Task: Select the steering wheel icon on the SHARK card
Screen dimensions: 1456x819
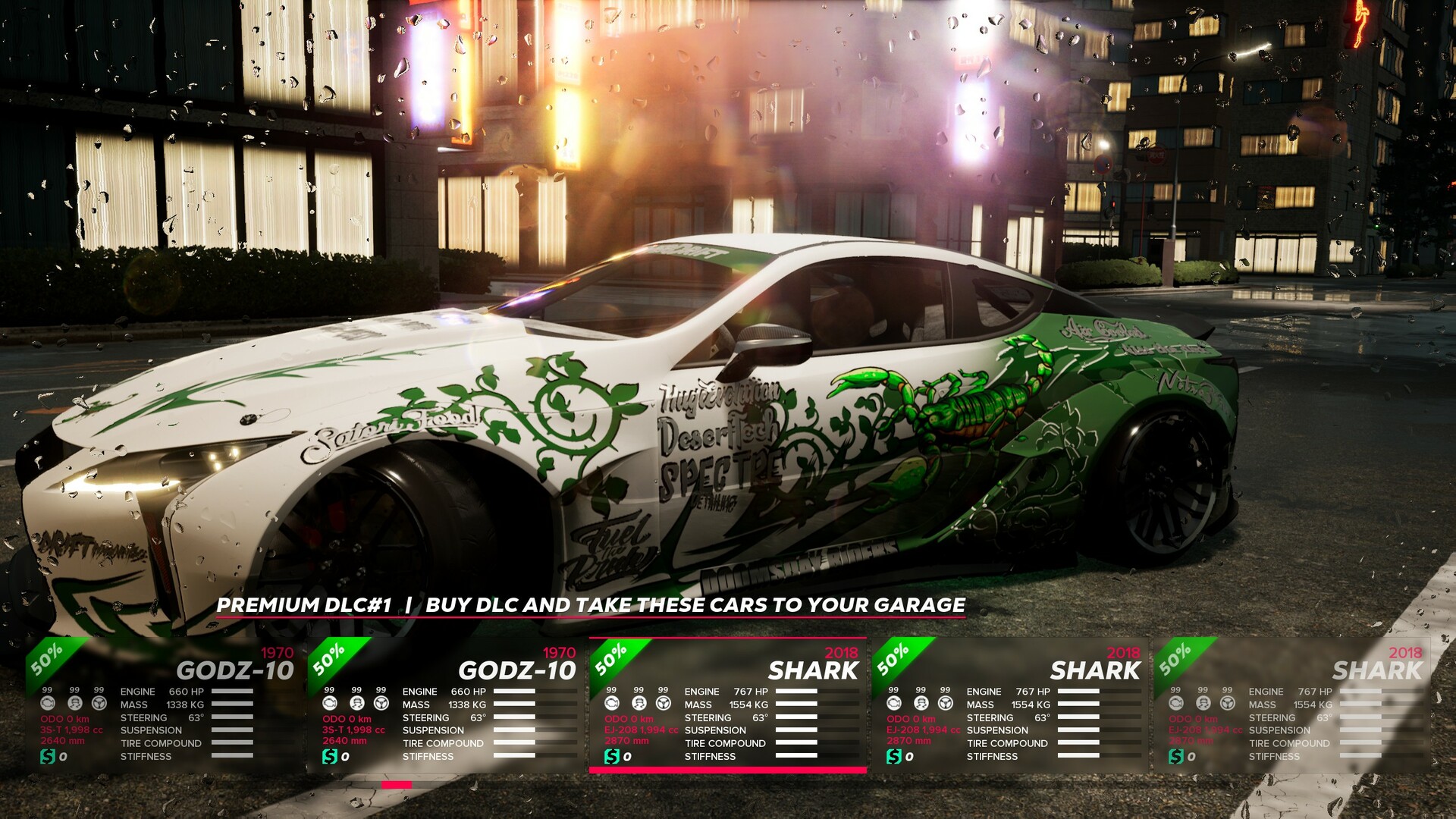Action: [x=664, y=704]
